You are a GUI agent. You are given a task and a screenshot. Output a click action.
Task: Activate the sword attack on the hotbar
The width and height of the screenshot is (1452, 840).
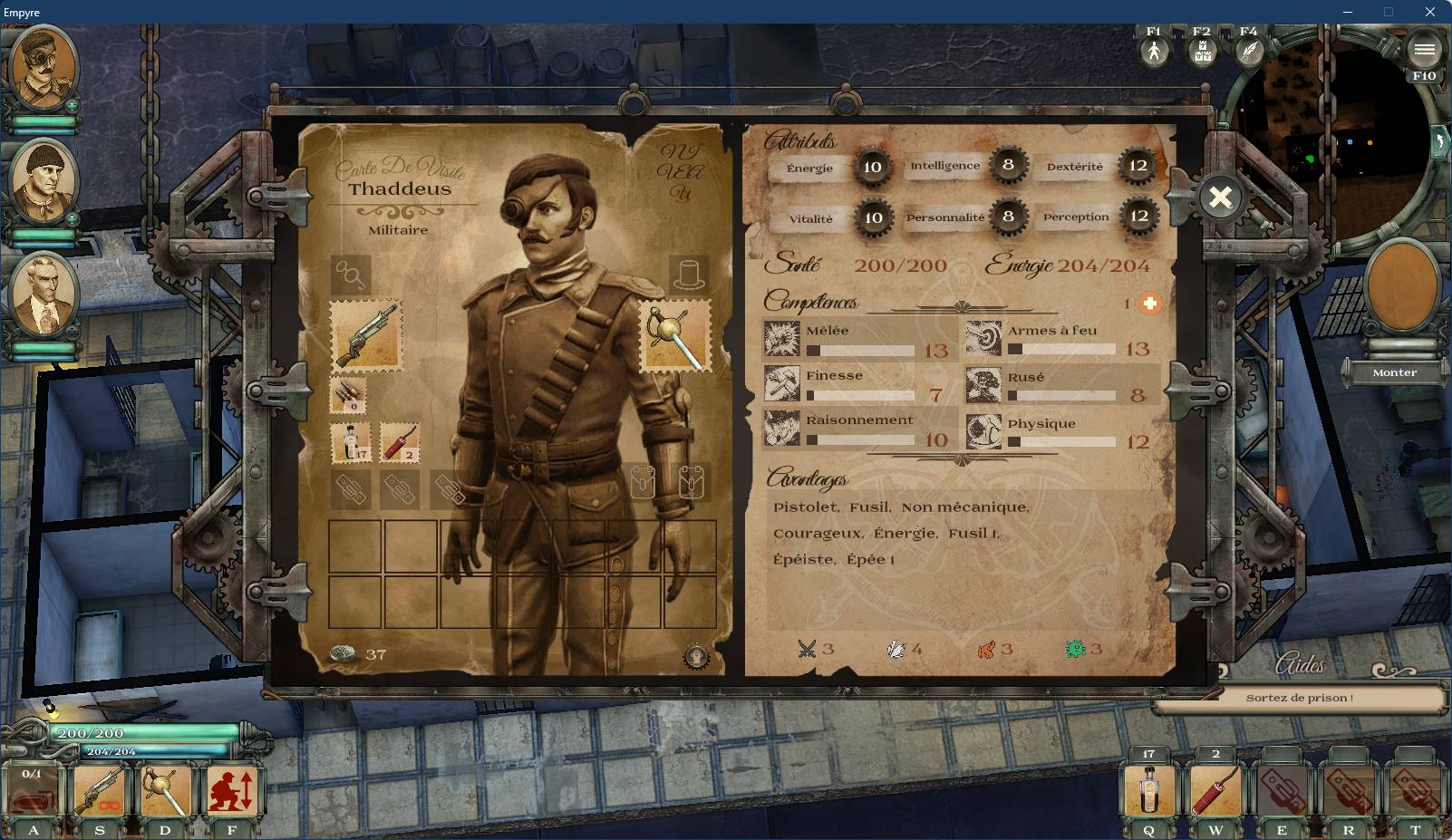[166, 791]
